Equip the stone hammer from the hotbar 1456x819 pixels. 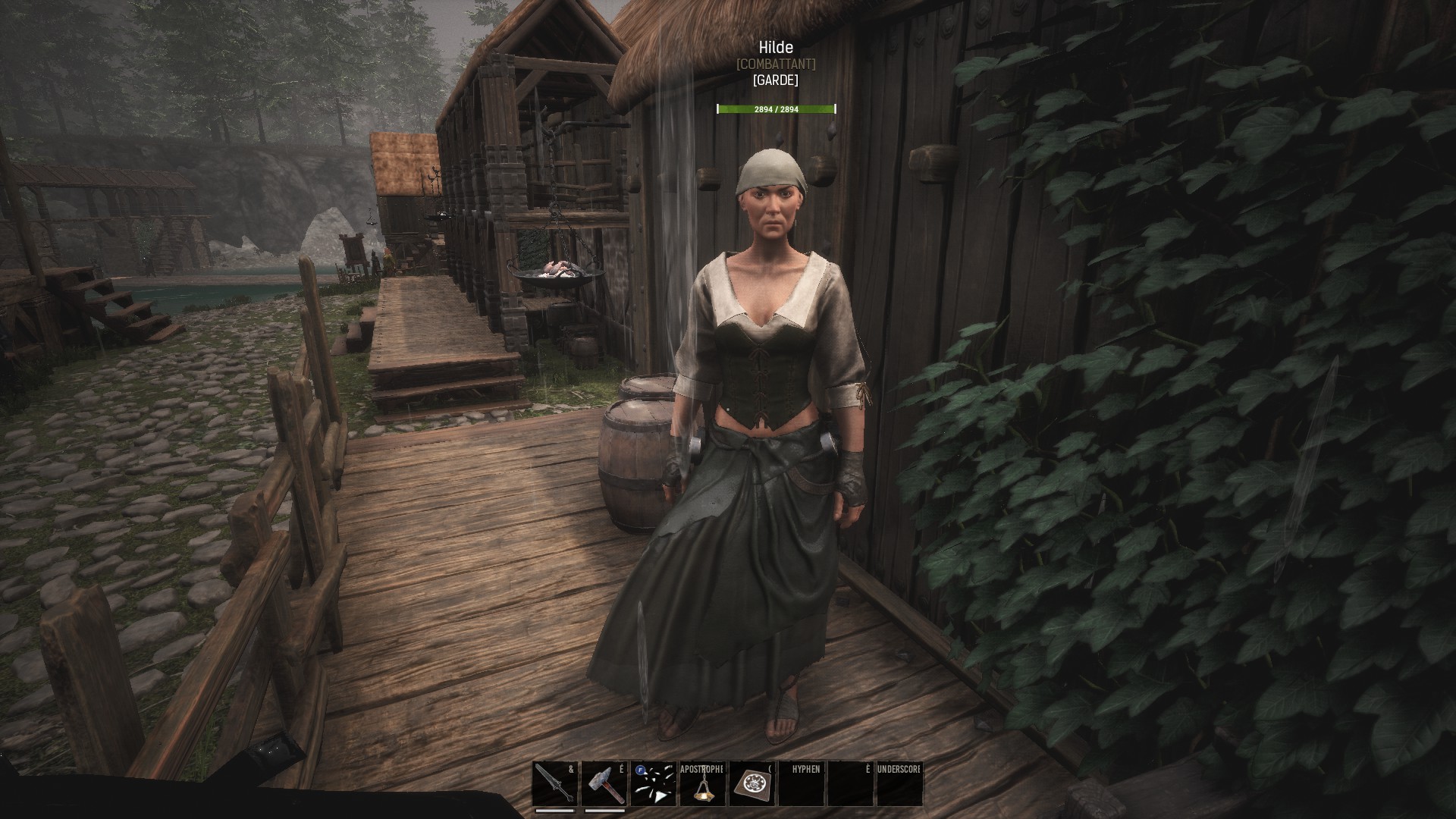[604, 784]
